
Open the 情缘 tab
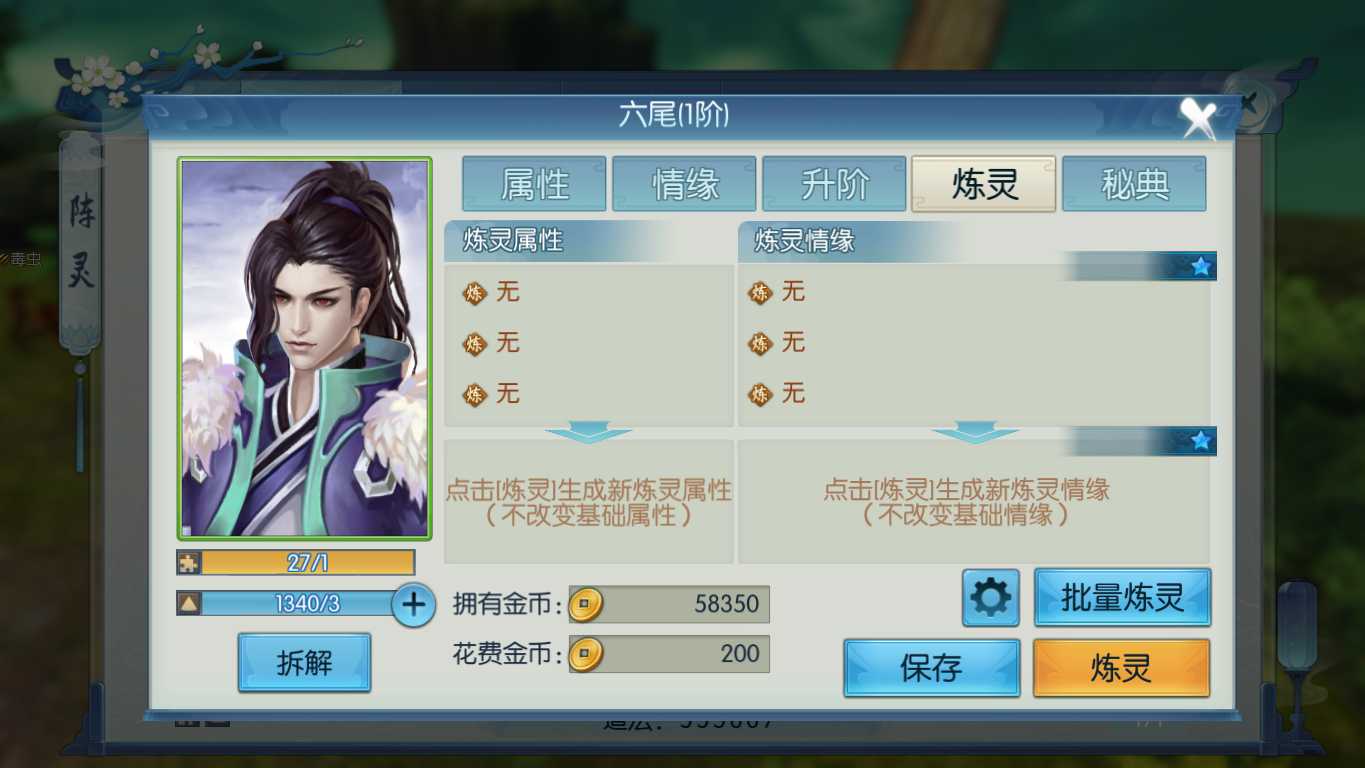[684, 183]
